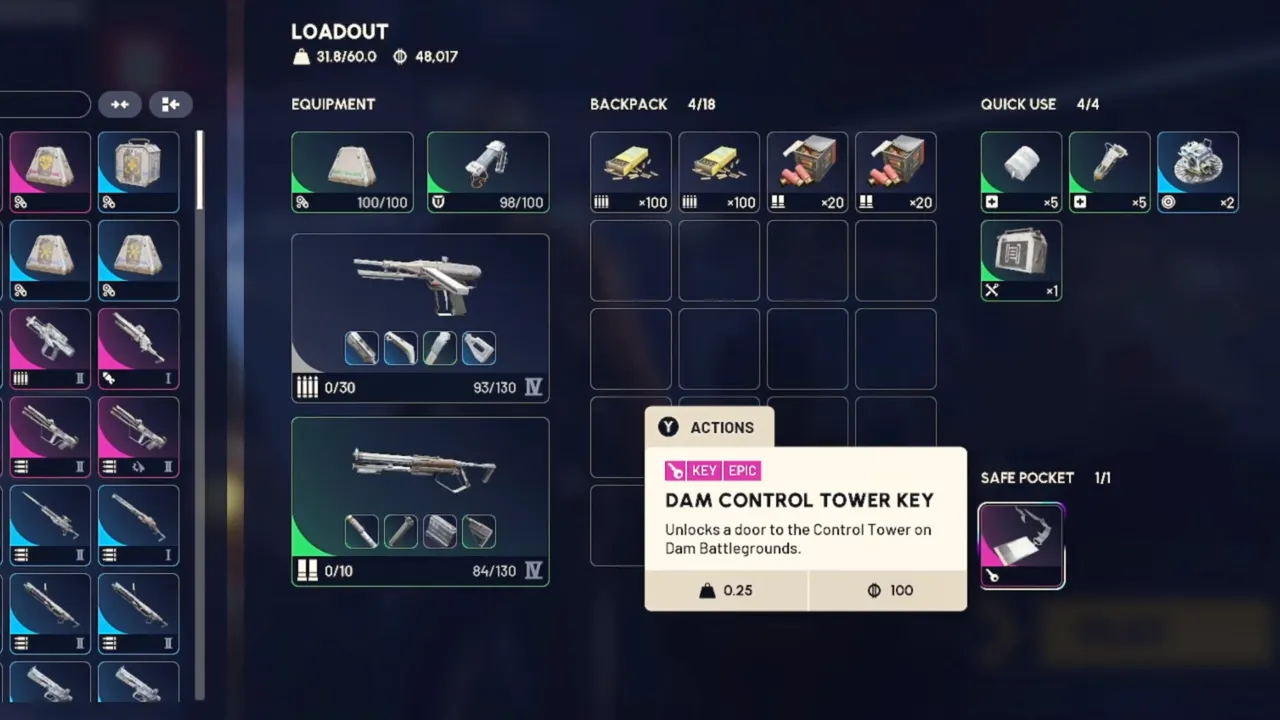This screenshot has width=1280, height=720.
Task: Click the ammo type icon on the 0/30 rifle
Action: coord(307,387)
